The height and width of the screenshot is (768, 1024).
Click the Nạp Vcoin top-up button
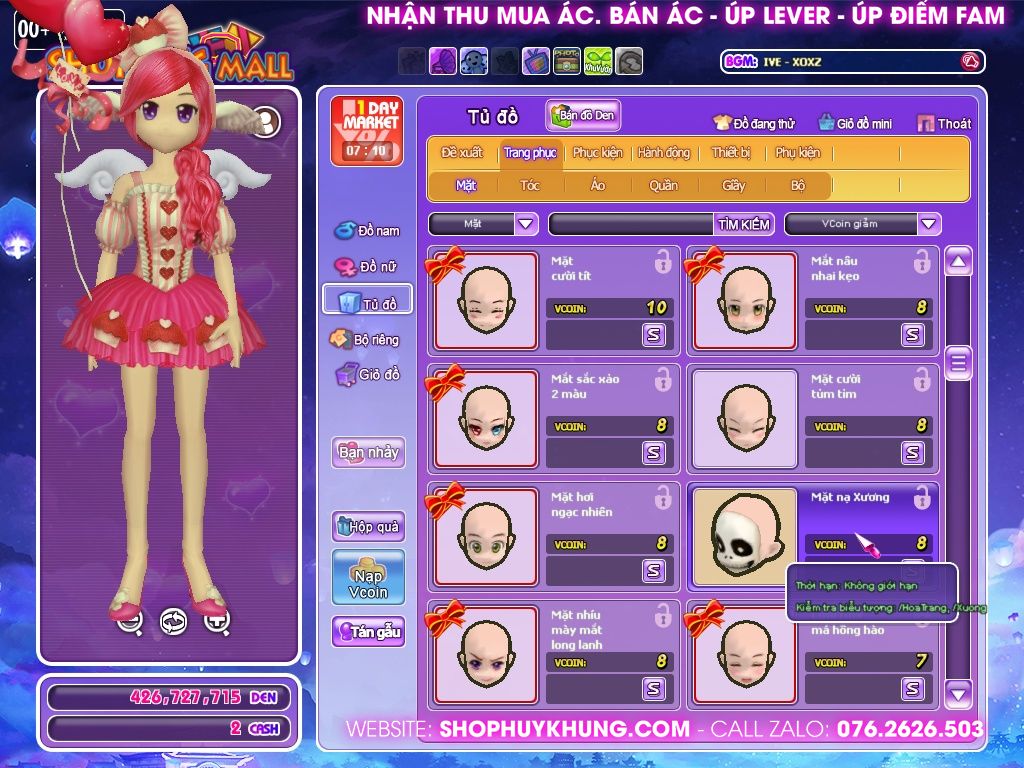pyautogui.click(x=368, y=577)
